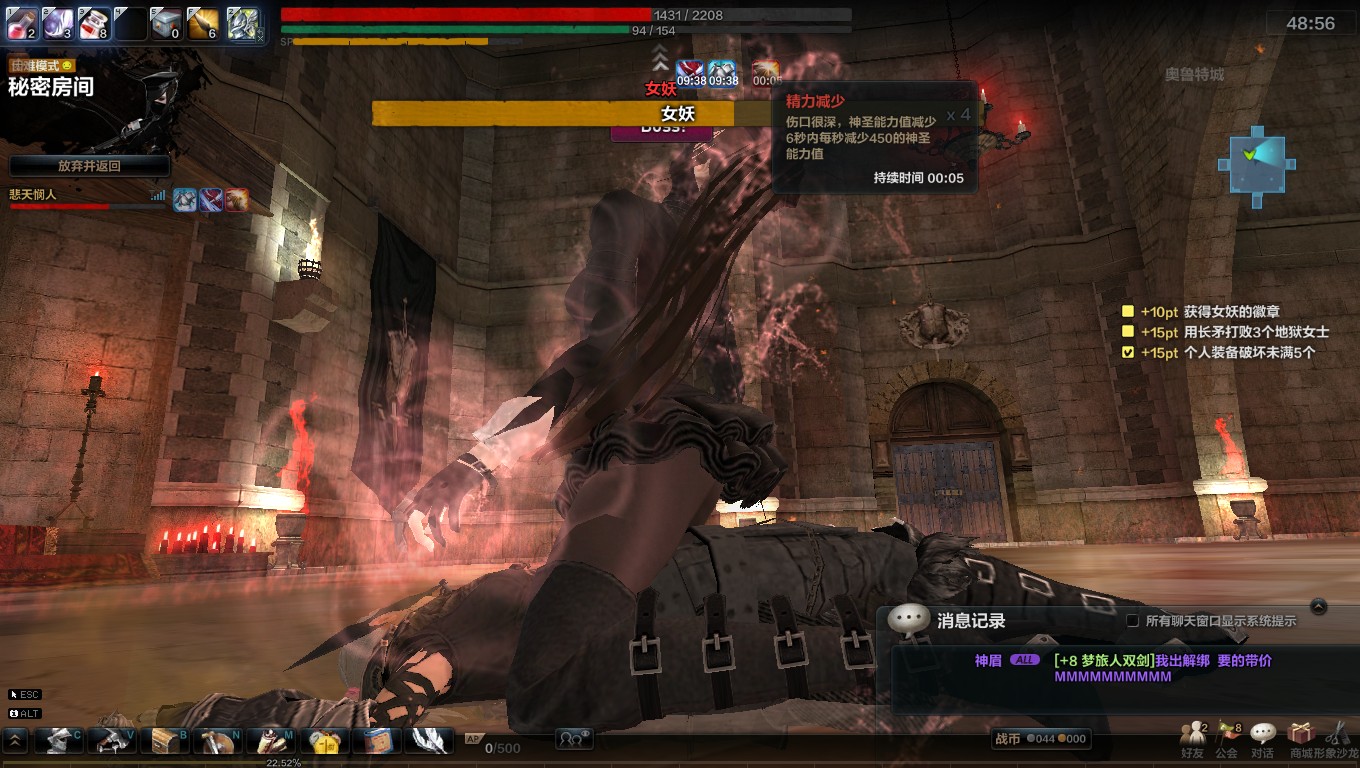Open the scroll icon marked M

(x=269, y=740)
